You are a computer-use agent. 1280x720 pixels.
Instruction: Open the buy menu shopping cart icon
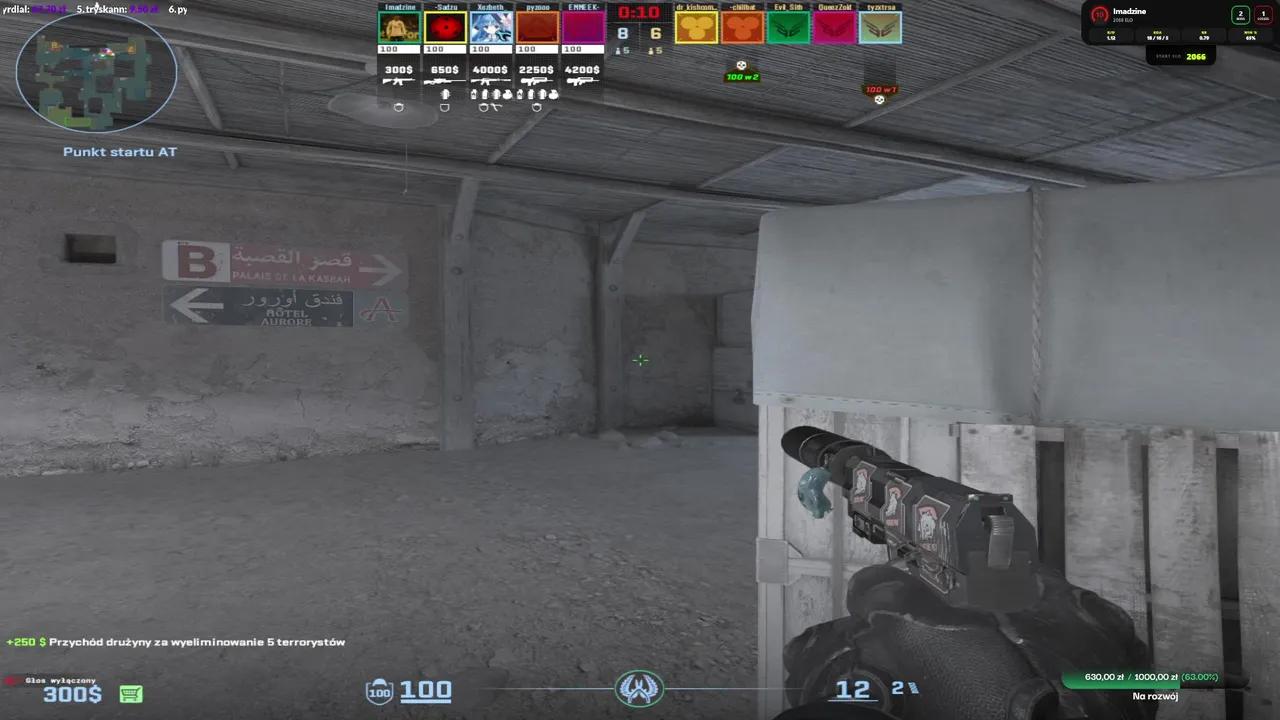pyautogui.click(x=131, y=693)
